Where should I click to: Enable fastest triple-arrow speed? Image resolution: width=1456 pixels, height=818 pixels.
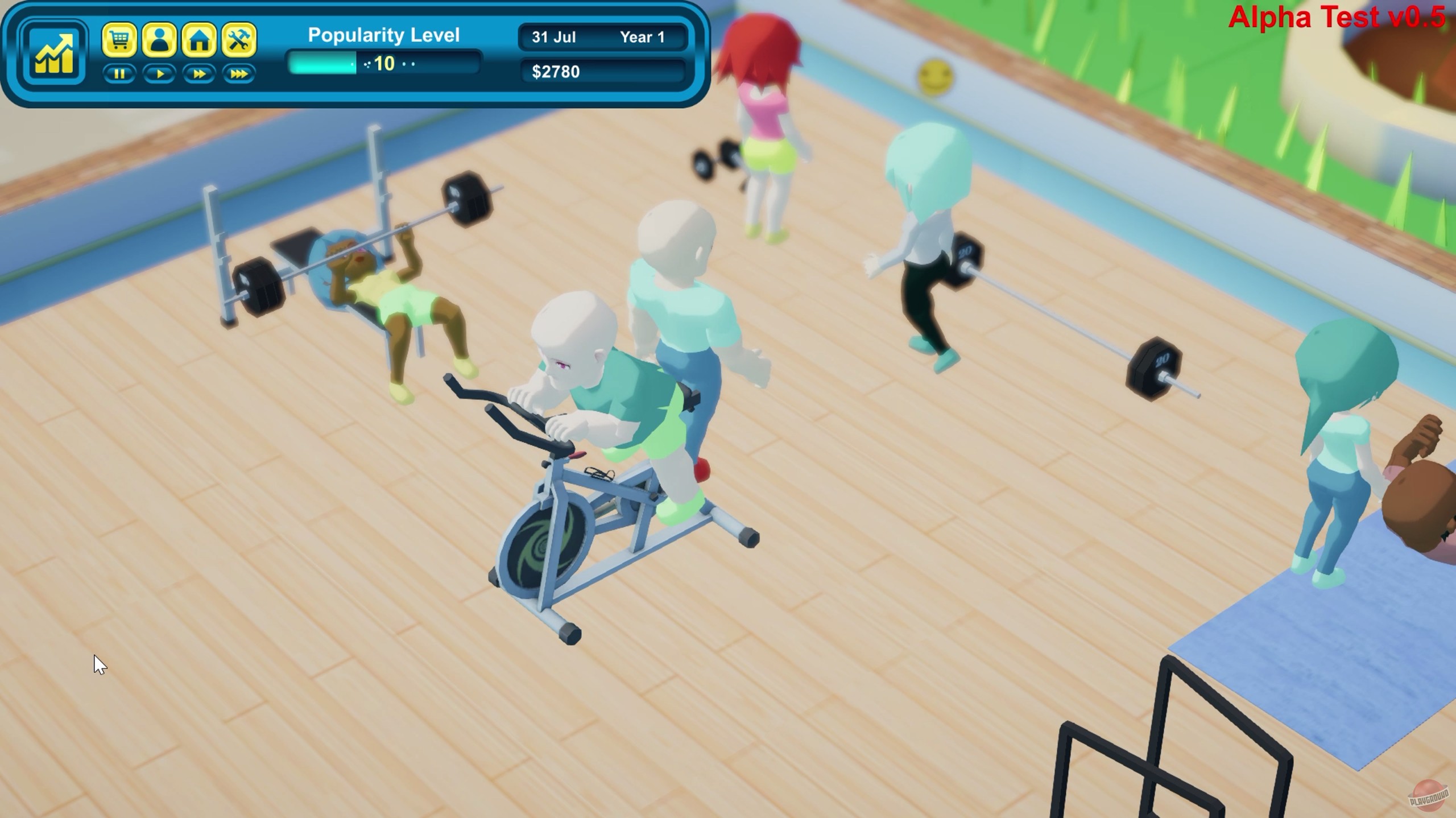pyautogui.click(x=239, y=74)
